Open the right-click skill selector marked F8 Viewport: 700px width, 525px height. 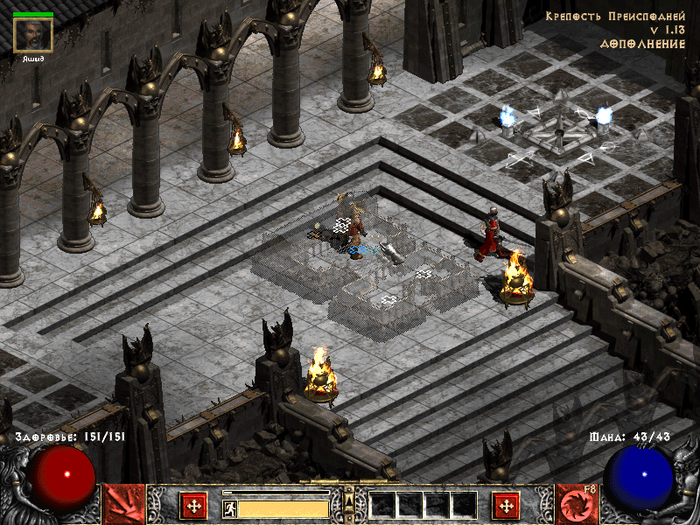[x=576, y=503]
